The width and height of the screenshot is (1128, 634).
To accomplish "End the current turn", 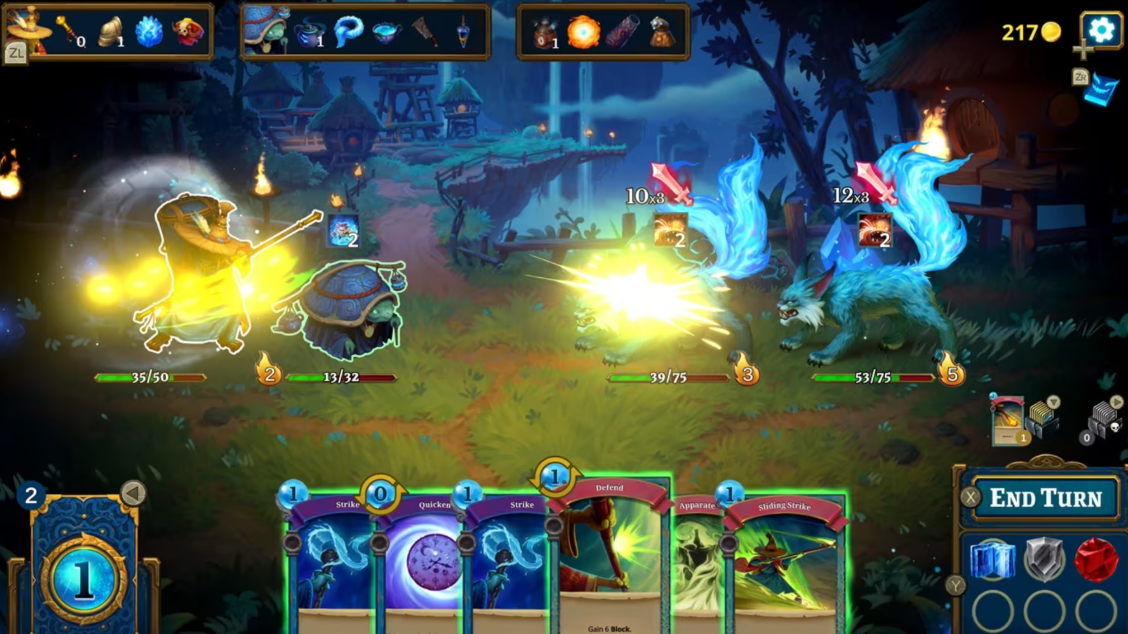I will 1045,498.
